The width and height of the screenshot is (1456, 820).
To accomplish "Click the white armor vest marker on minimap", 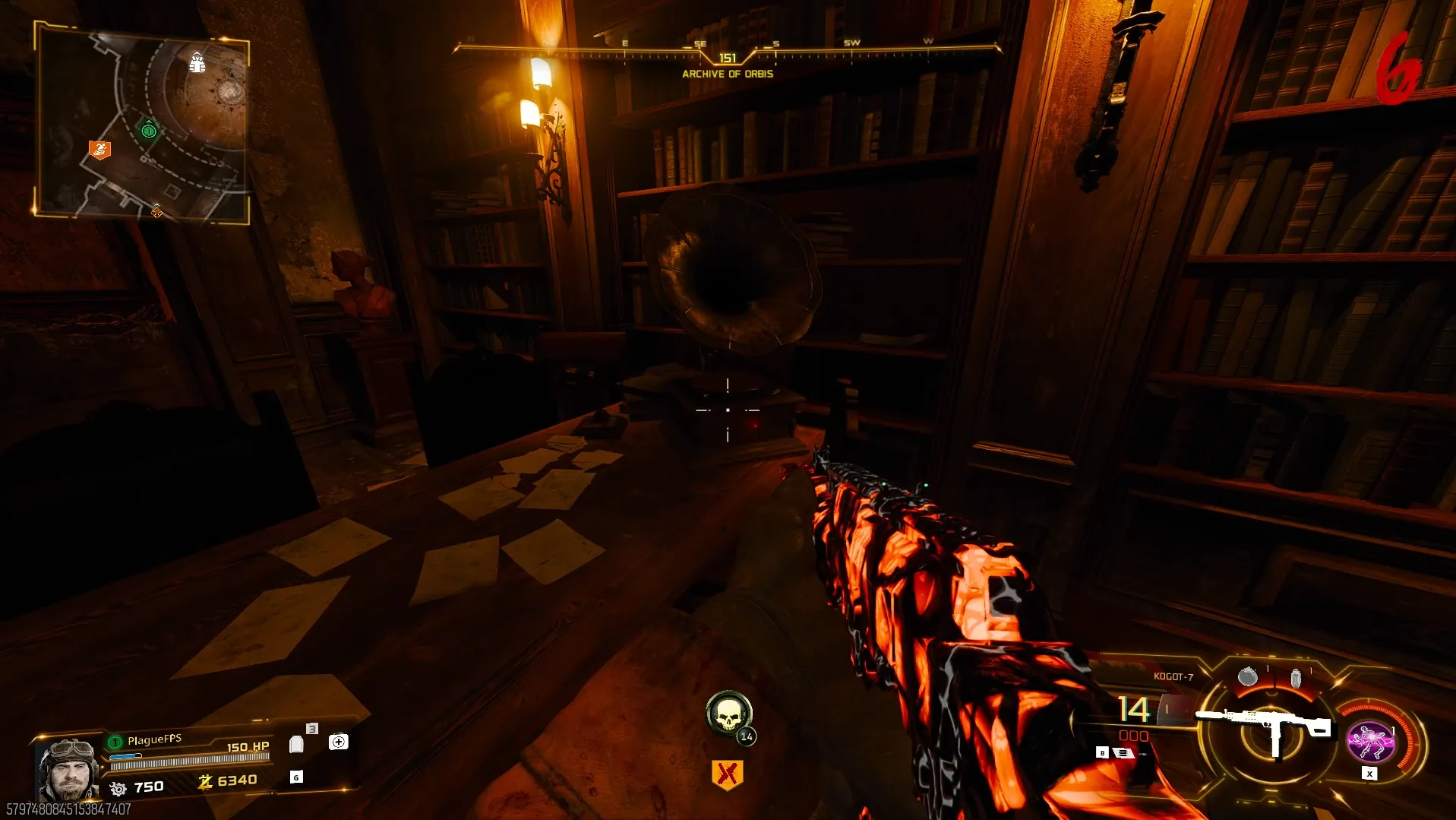I will tap(197, 63).
